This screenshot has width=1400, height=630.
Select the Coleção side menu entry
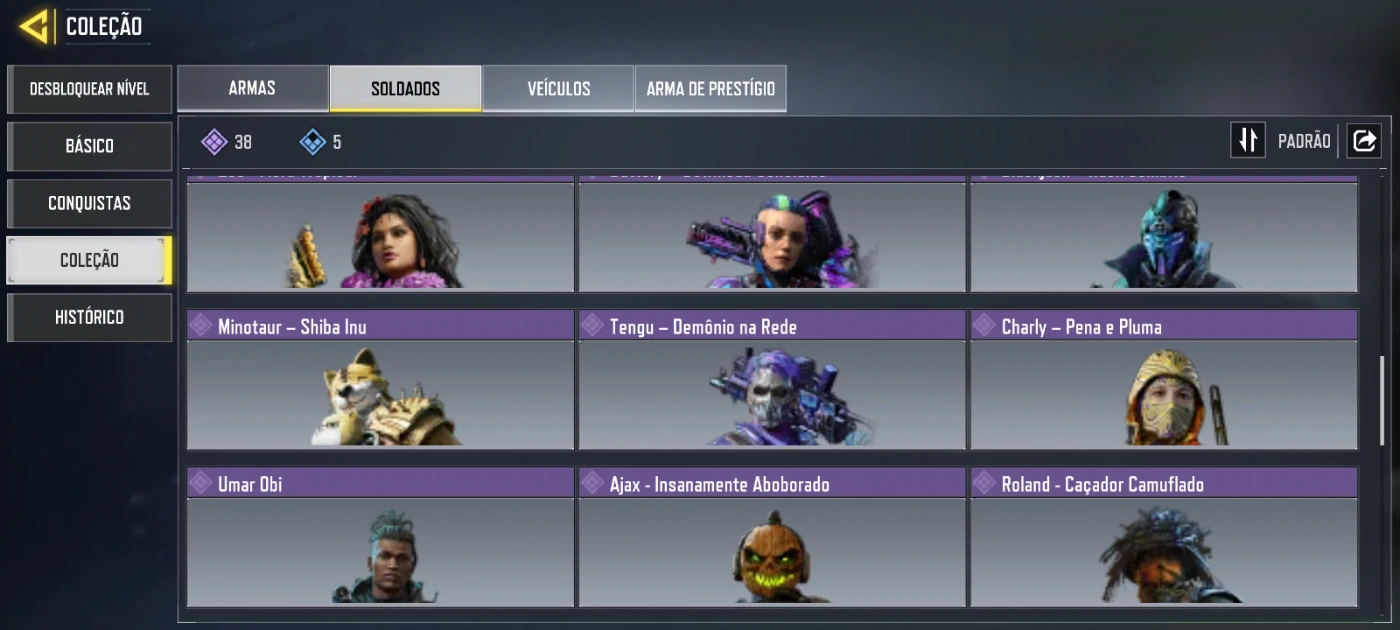(89, 260)
